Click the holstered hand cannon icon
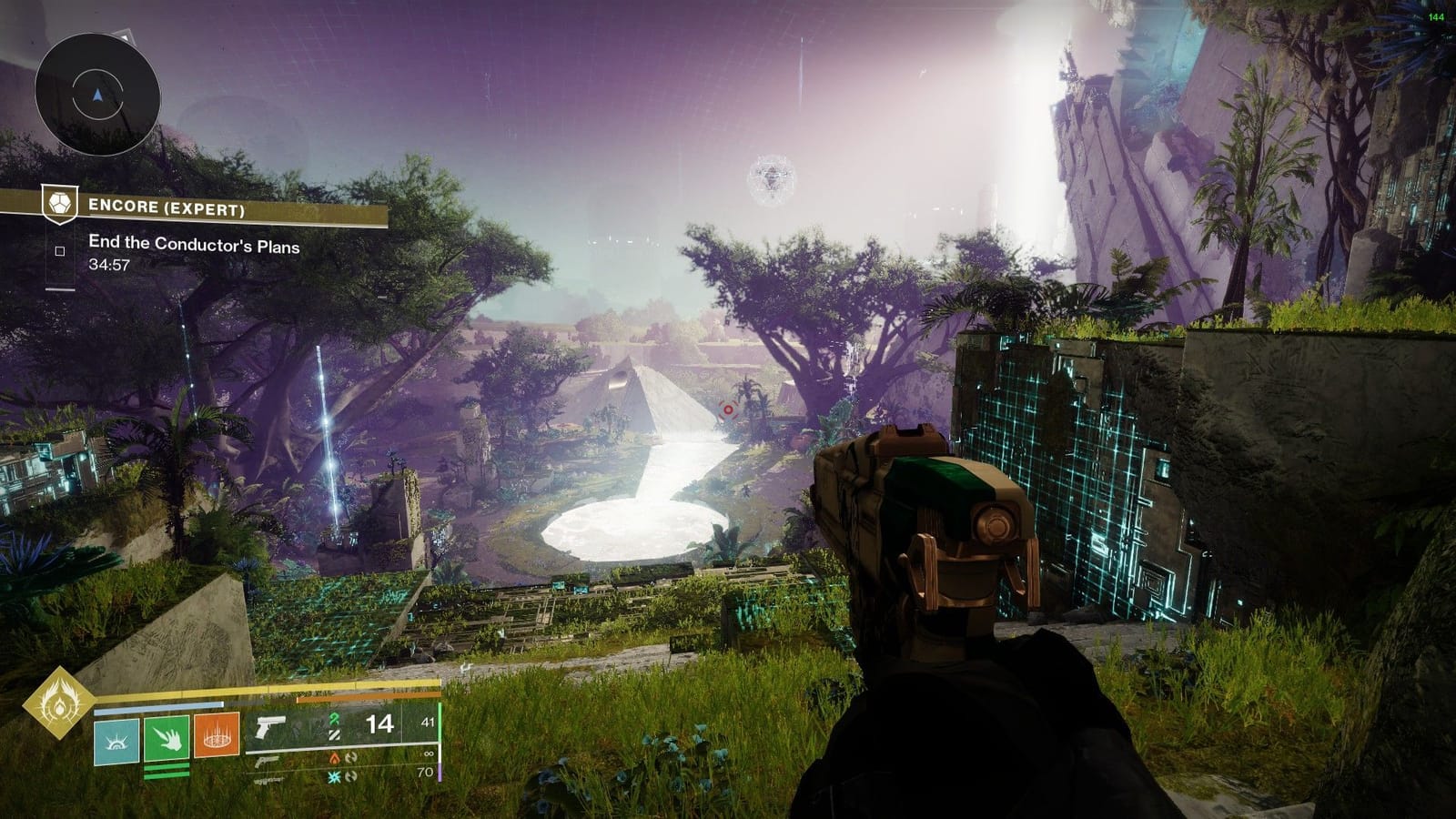The image size is (1456, 819). [266, 761]
